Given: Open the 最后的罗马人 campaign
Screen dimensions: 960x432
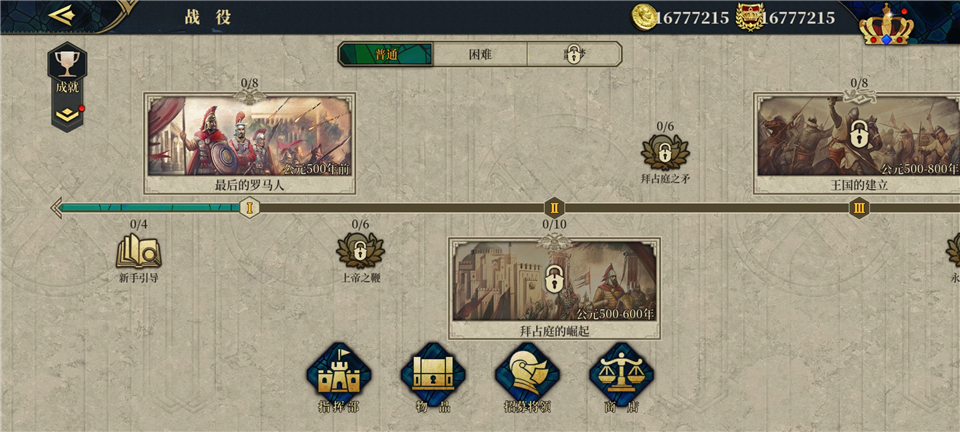Looking at the screenshot, I should pos(250,138).
